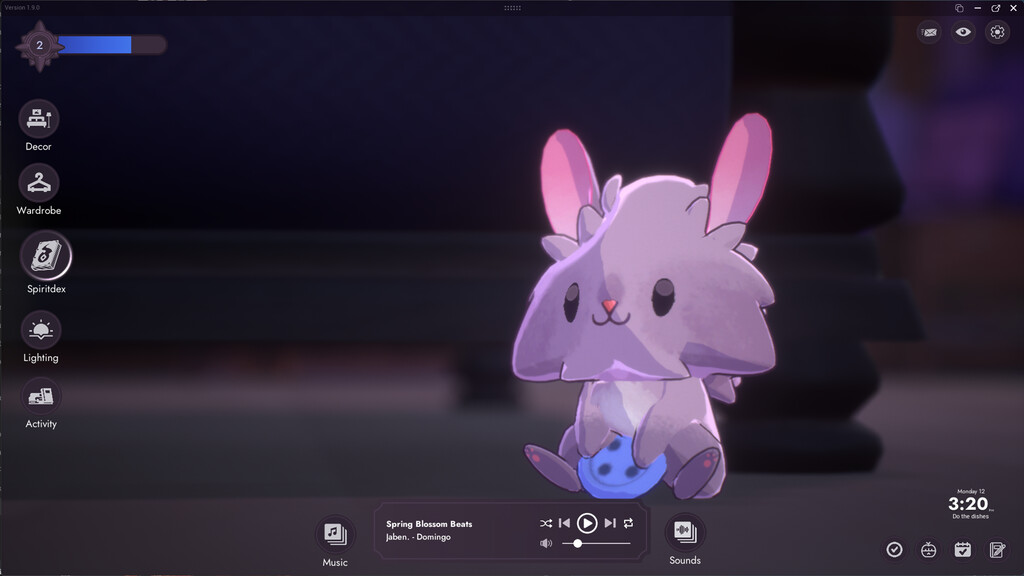The height and width of the screenshot is (576, 1024).
Task: Open the Lighting options
Action: pyautogui.click(x=40, y=330)
